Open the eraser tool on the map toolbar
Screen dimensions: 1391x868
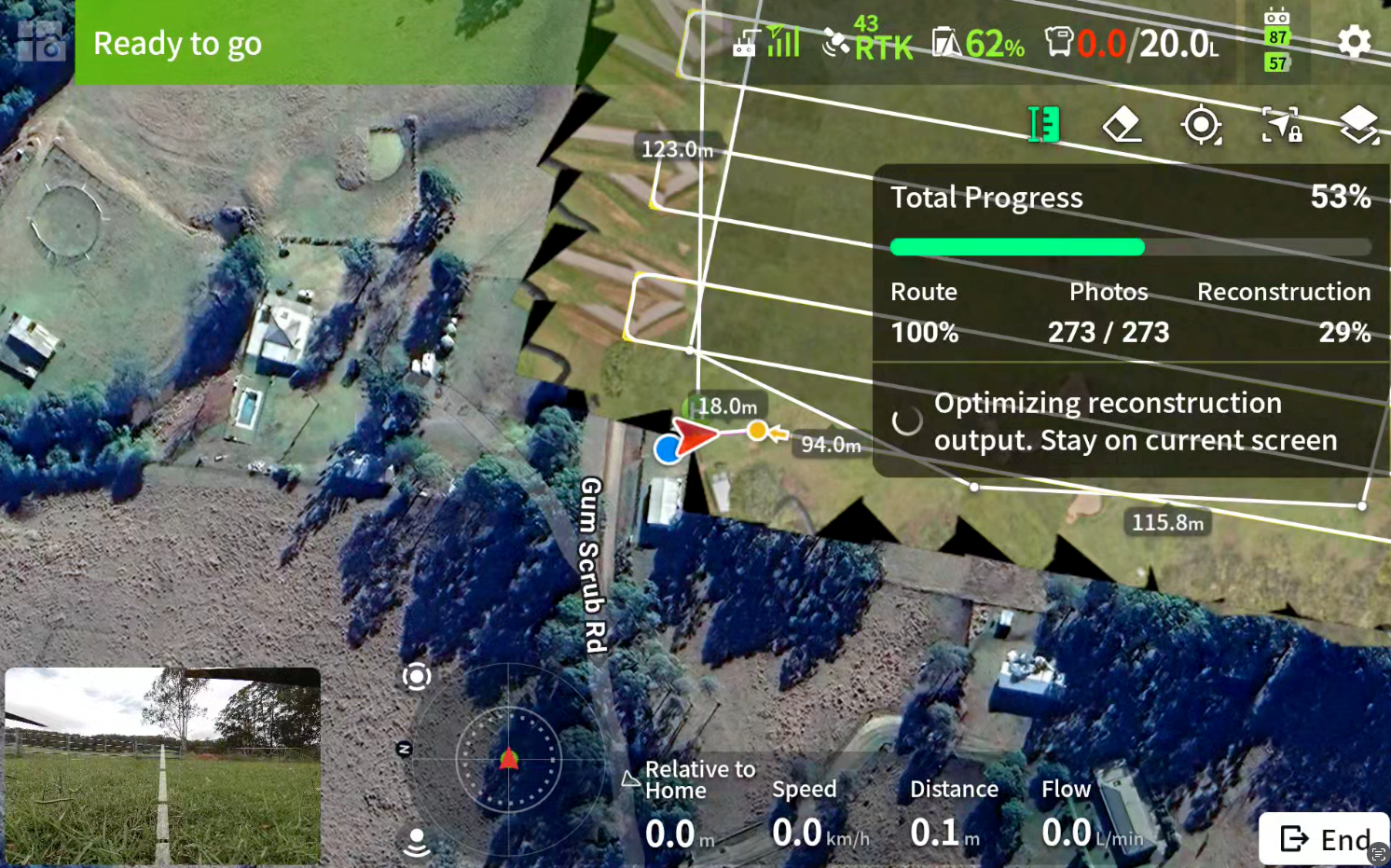click(1122, 124)
